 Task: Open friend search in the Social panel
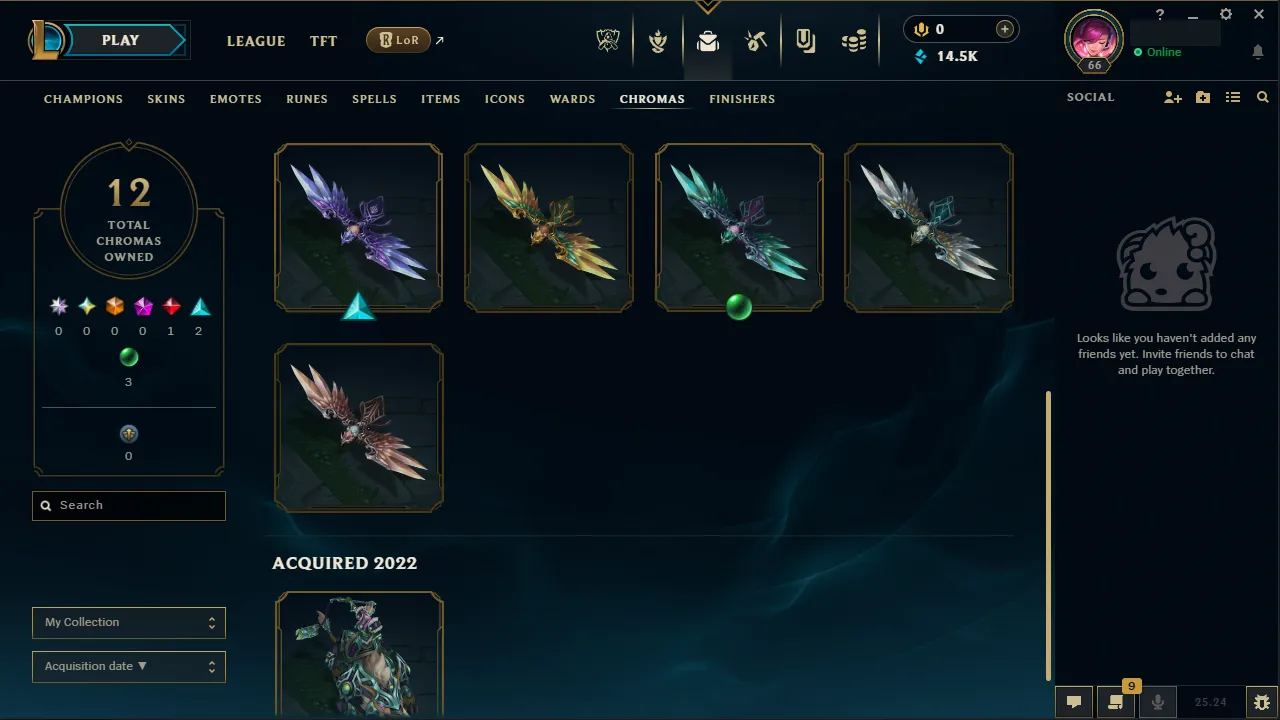point(1262,97)
